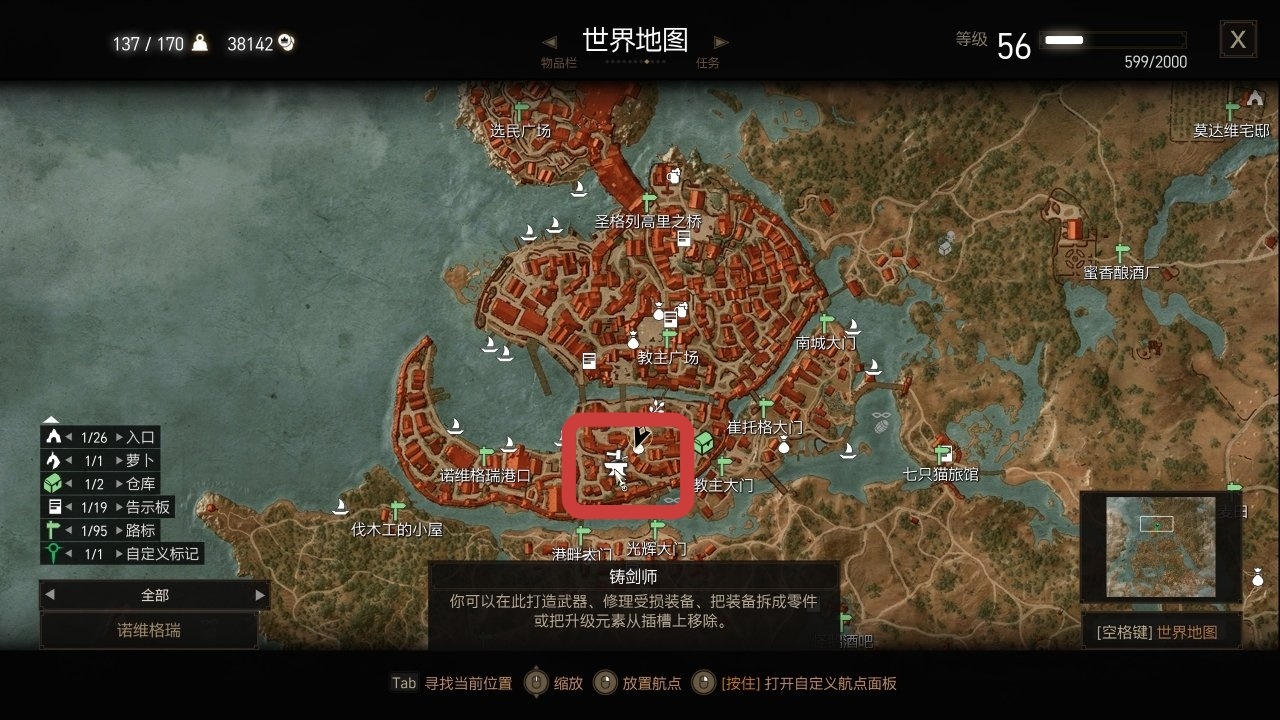Click the right arrow next to 任务

719,43
